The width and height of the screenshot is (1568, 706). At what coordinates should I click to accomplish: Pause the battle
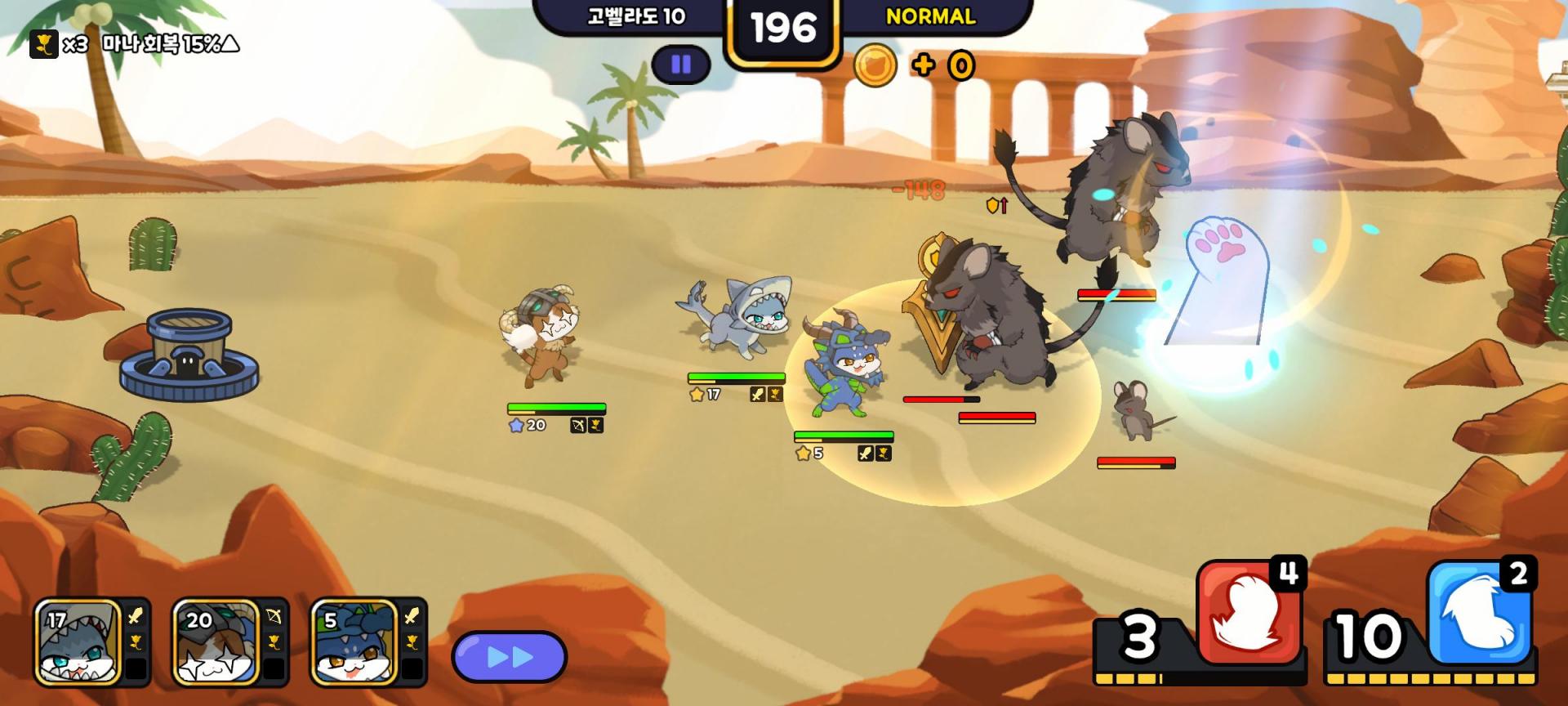[x=681, y=65]
